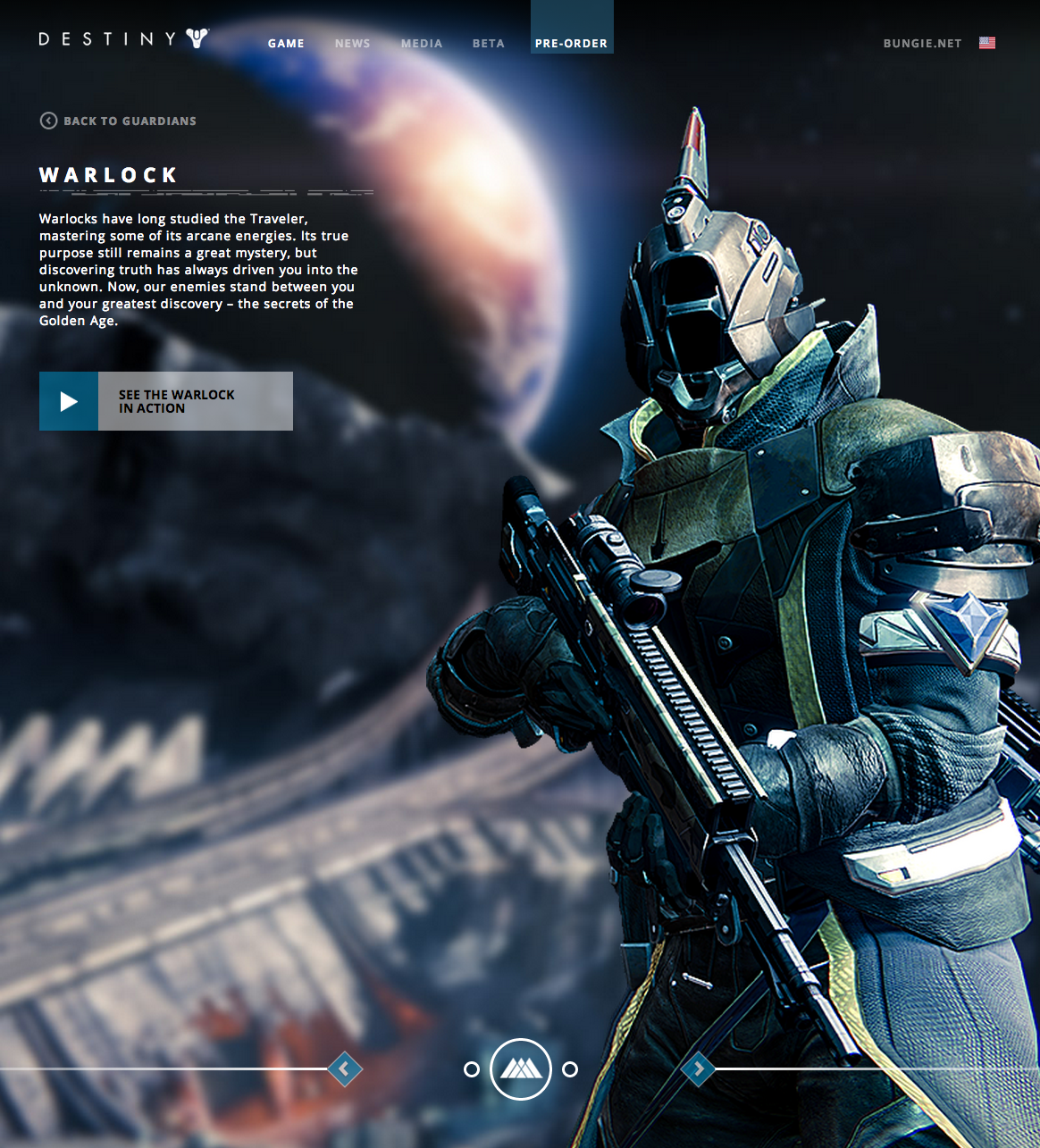Open the GAME navigation menu
Viewport: 1040px width, 1148px height.
pos(286,43)
